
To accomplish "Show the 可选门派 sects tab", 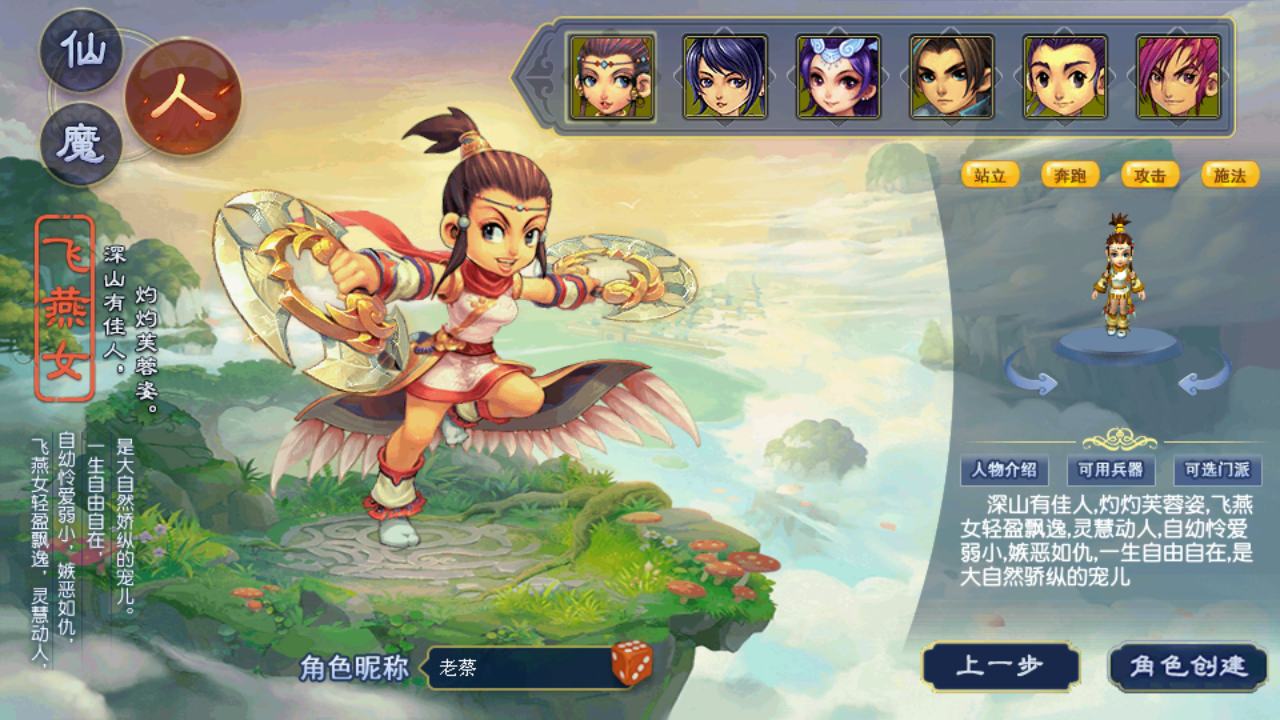I will coord(1217,470).
